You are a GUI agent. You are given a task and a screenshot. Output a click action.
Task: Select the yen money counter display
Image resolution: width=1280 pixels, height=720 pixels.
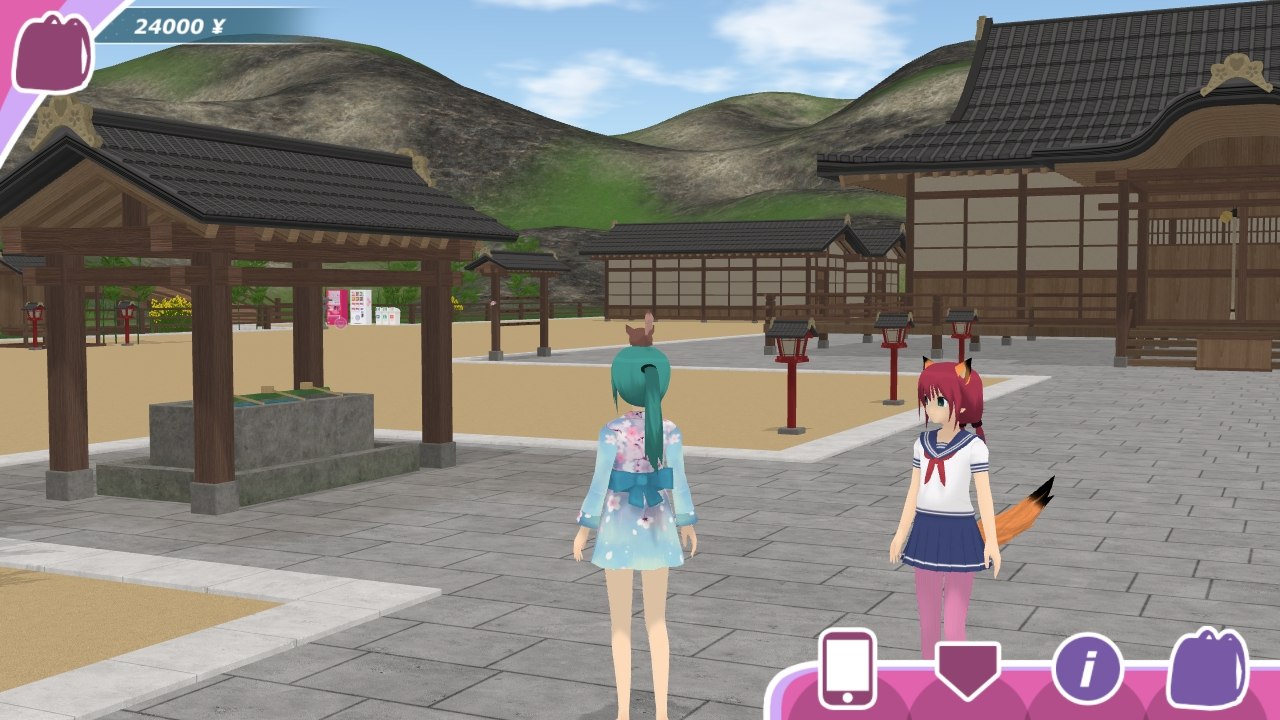pyautogui.click(x=180, y=23)
